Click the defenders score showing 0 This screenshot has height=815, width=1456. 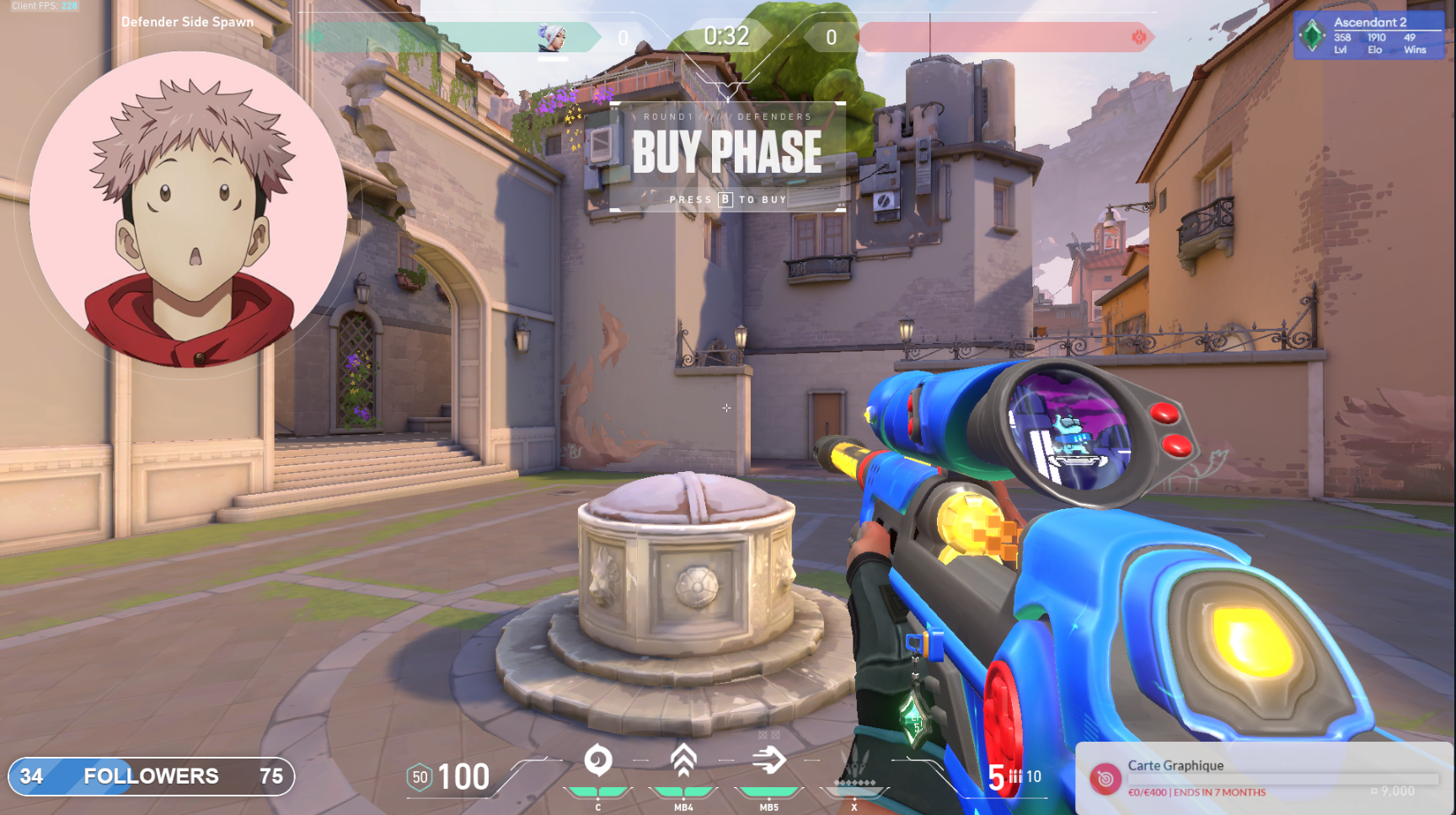click(624, 35)
